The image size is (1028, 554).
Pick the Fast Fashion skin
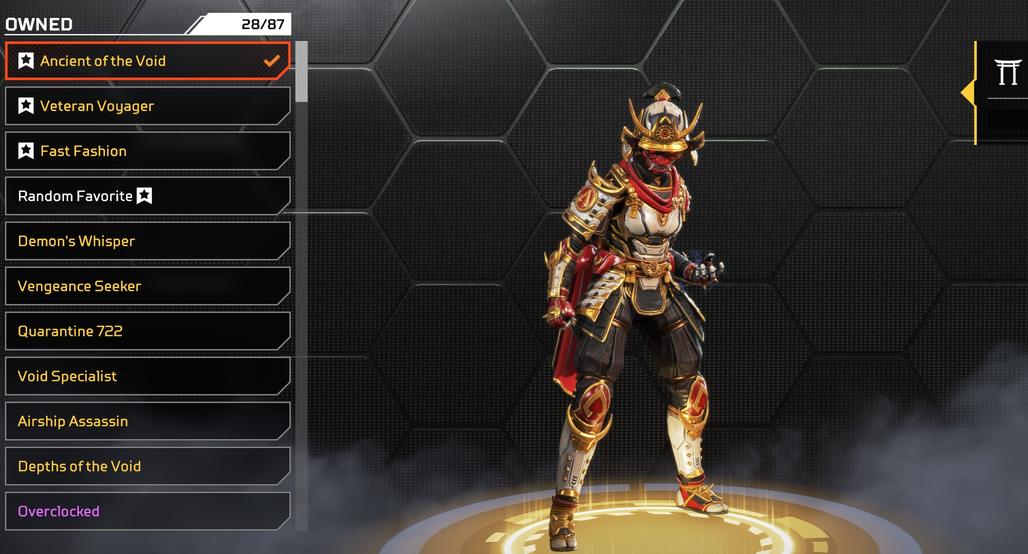(147, 151)
